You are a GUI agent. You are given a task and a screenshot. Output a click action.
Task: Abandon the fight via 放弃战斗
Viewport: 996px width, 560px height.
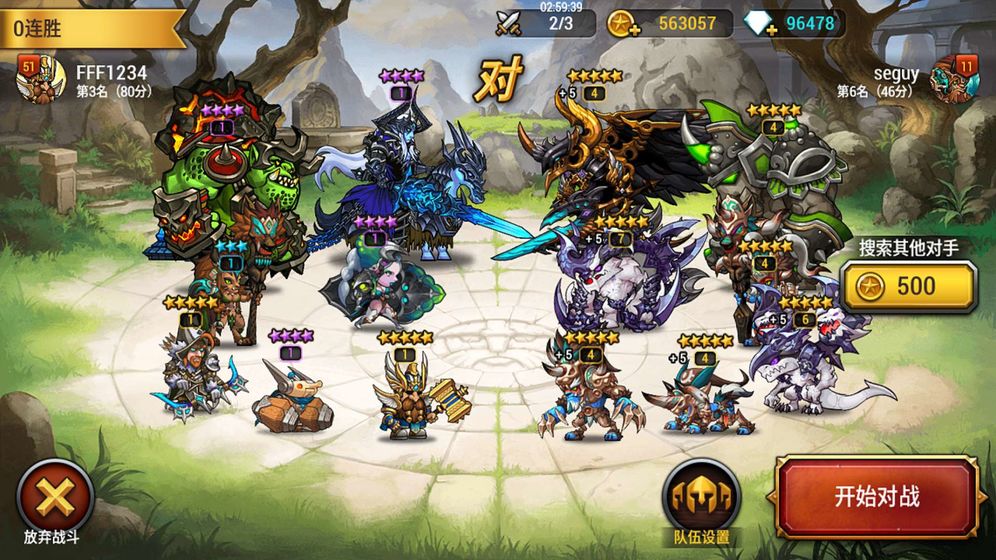(56, 496)
